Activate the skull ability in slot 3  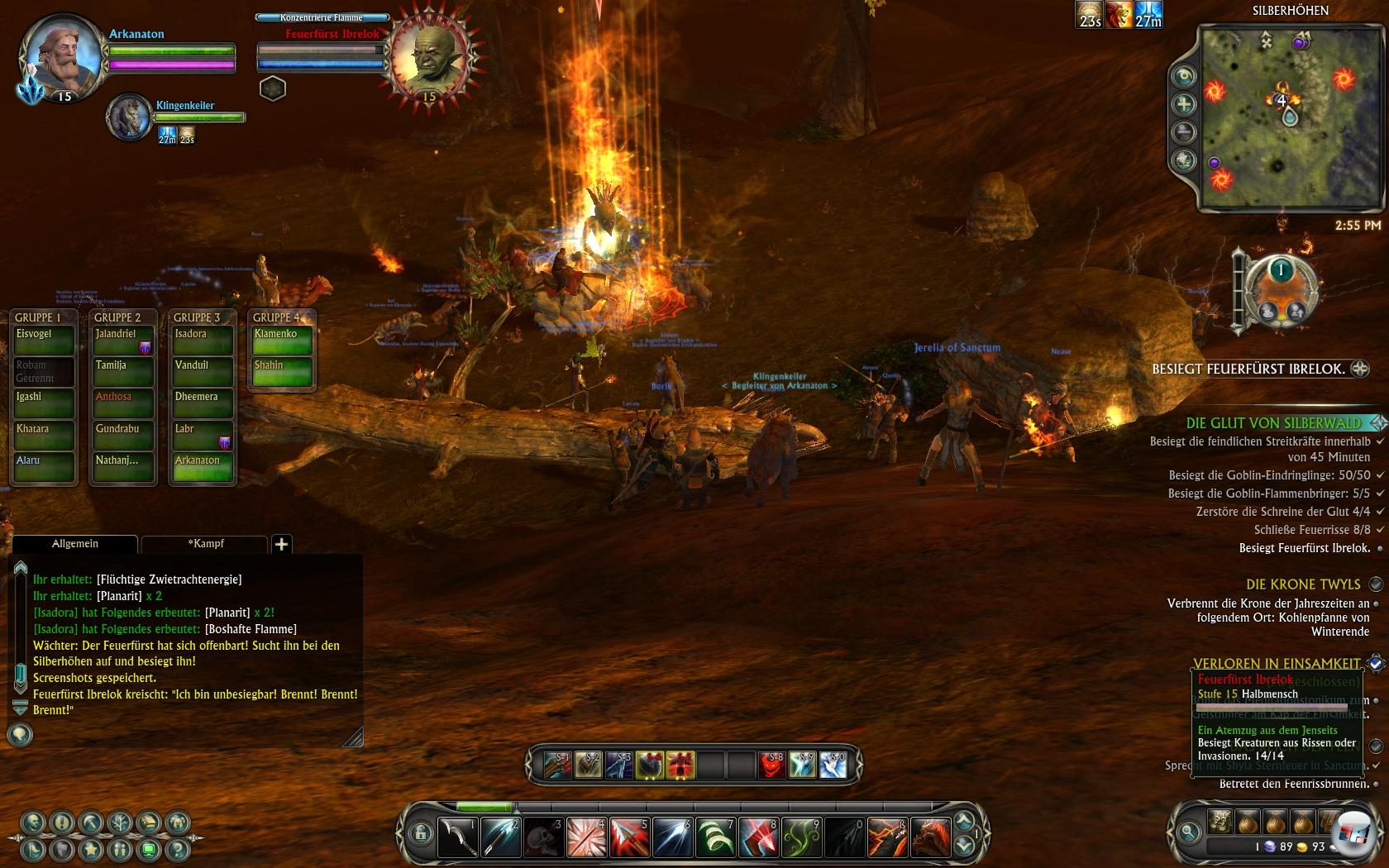tap(544, 837)
